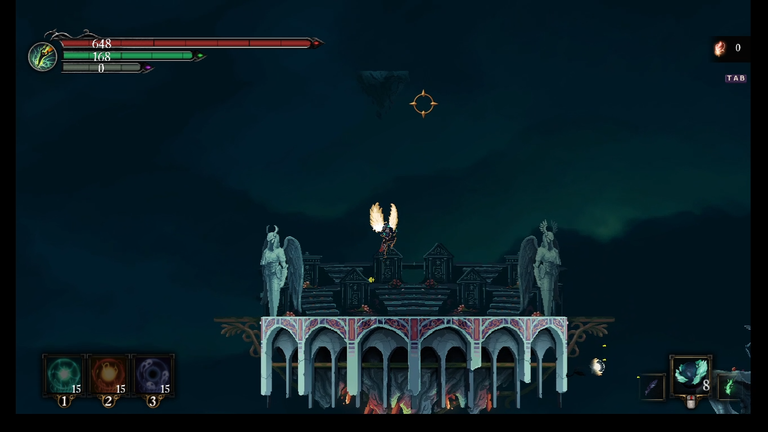Cast the fiery orange orb spell
This screenshot has width=768, height=432.
pyautogui.click(x=108, y=375)
